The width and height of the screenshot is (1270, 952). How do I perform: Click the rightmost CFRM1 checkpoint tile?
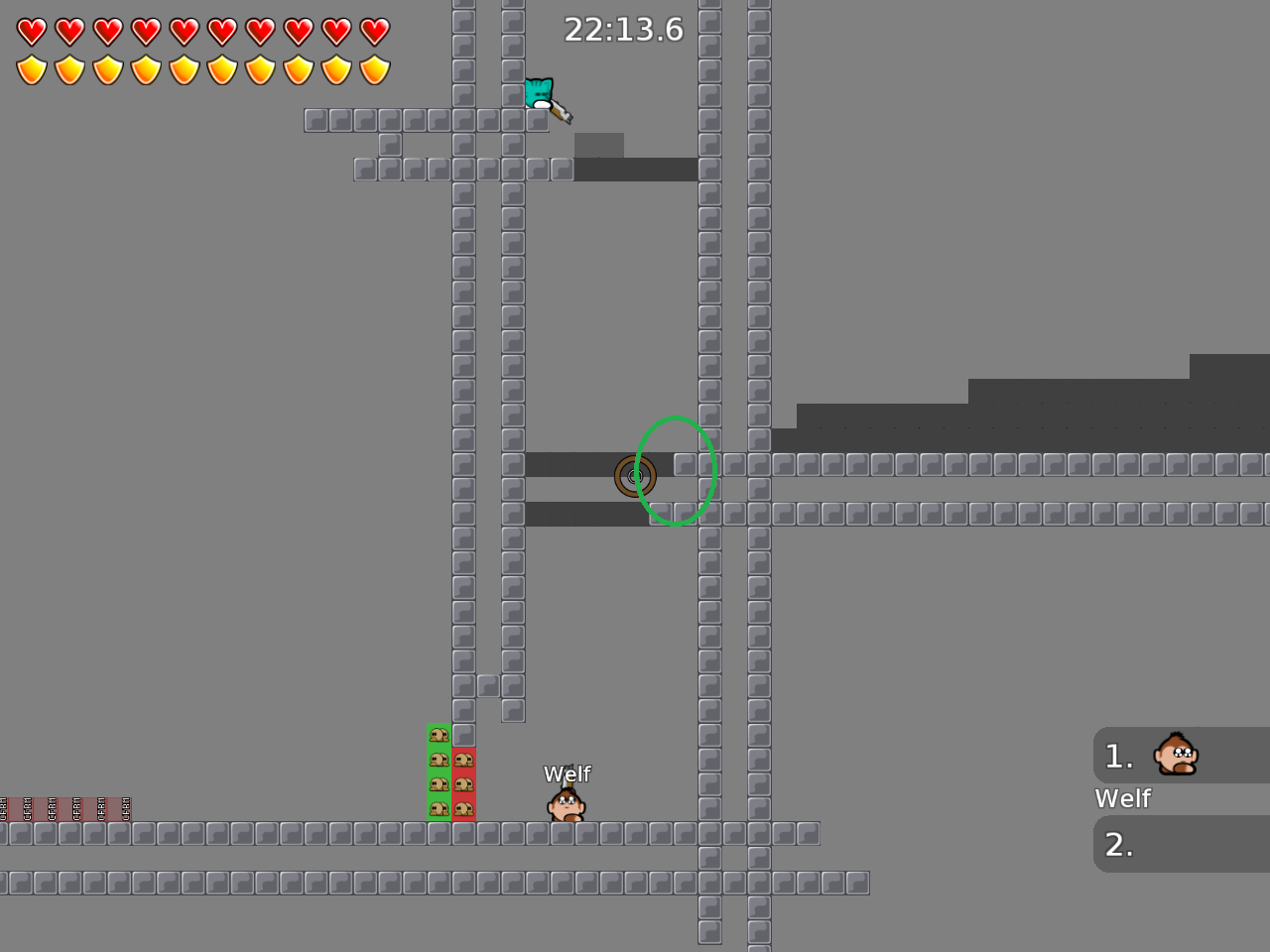(121, 810)
